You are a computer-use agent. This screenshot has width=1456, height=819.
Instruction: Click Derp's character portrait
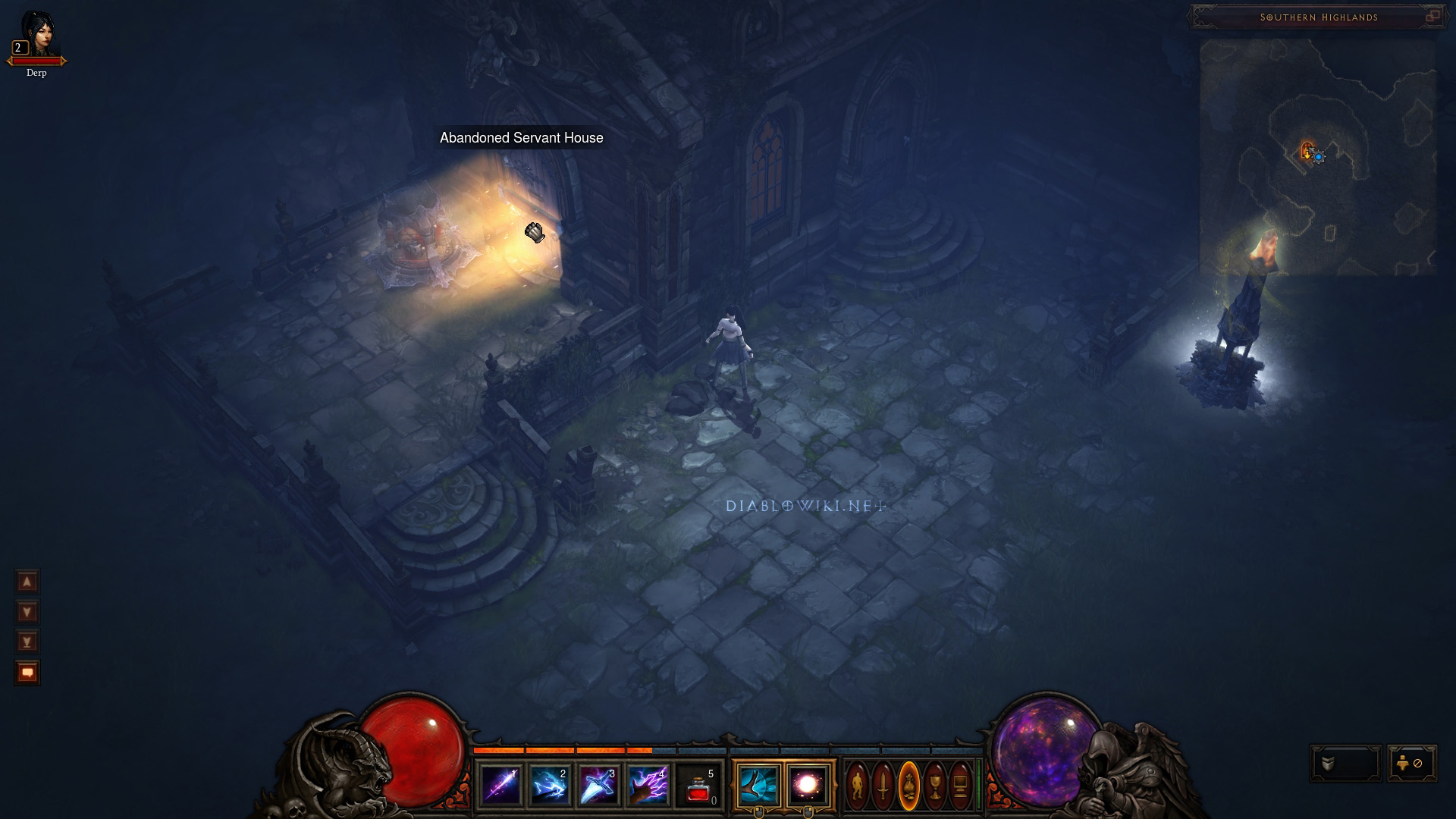[x=36, y=34]
